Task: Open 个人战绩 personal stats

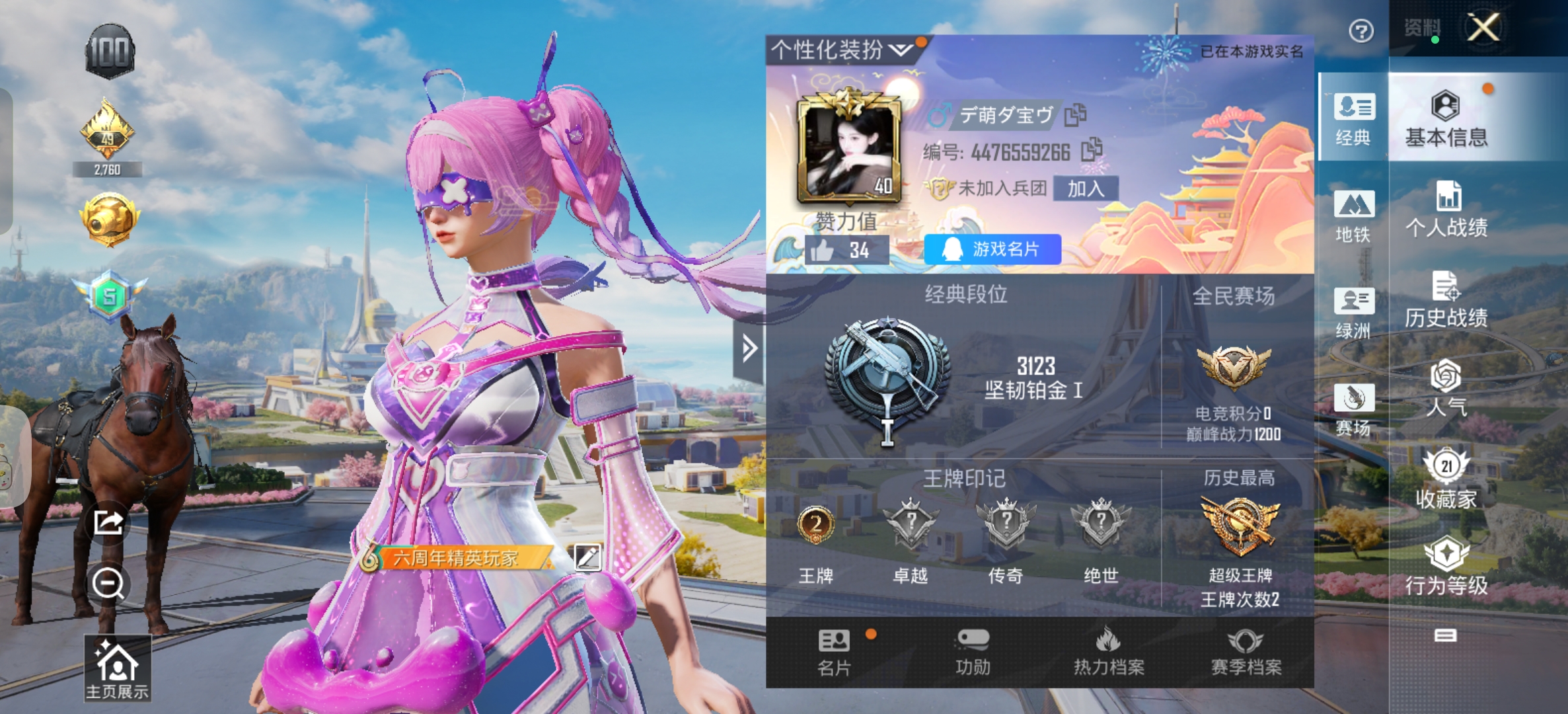Action: coord(1446,210)
